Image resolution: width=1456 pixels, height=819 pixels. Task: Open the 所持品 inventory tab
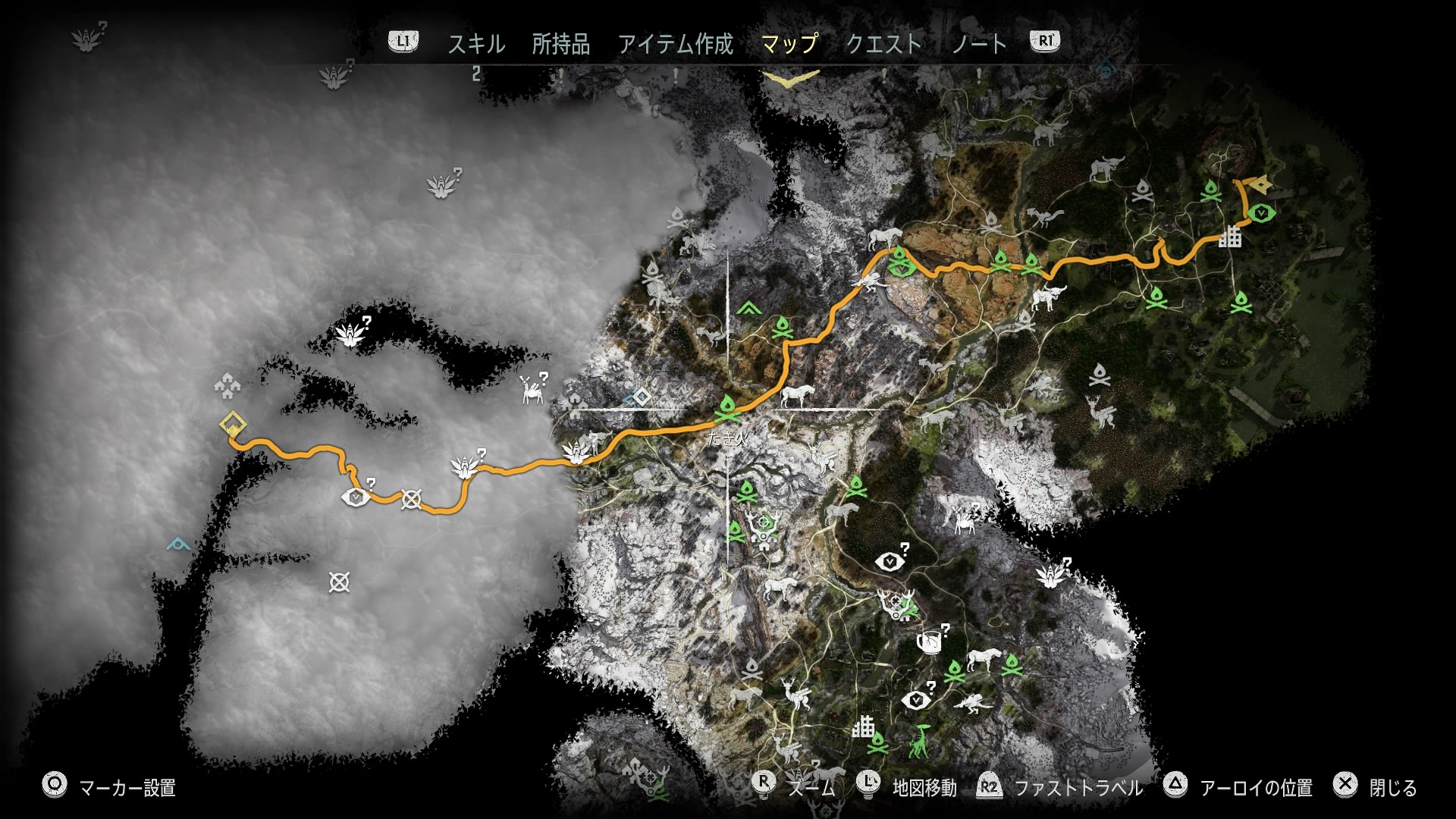click(x=560, y=44)
